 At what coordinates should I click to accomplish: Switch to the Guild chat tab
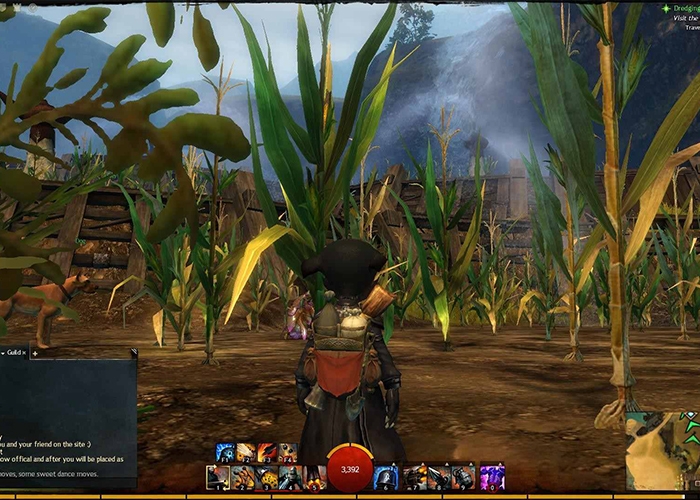12,353
